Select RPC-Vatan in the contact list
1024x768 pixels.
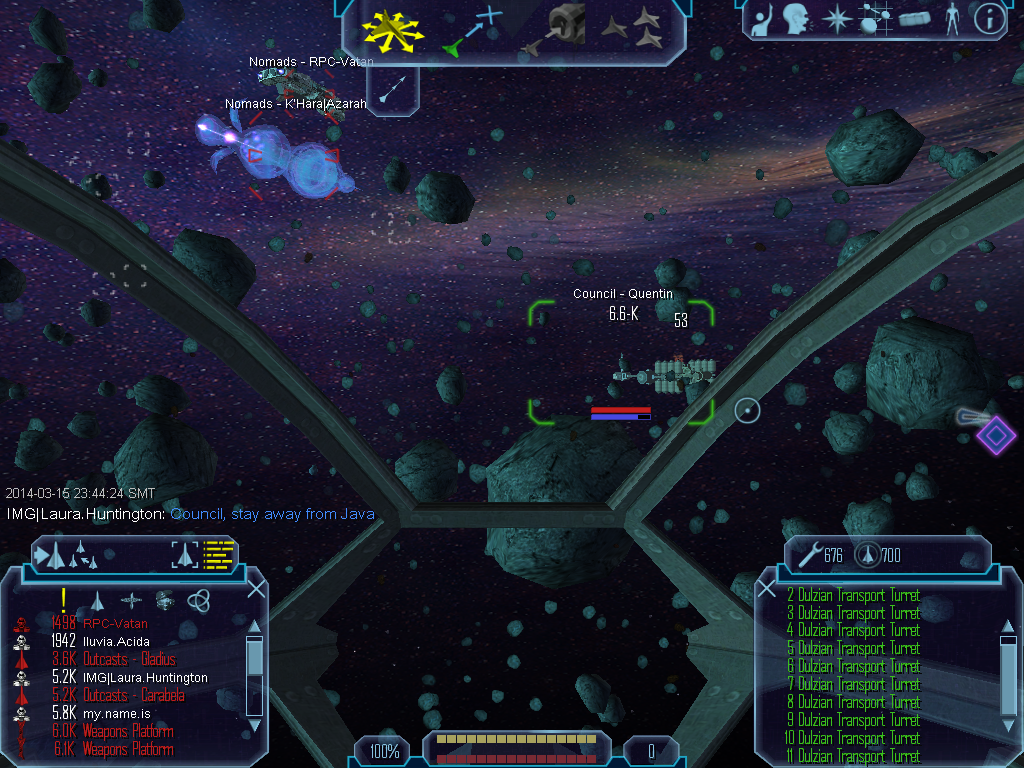114,624
